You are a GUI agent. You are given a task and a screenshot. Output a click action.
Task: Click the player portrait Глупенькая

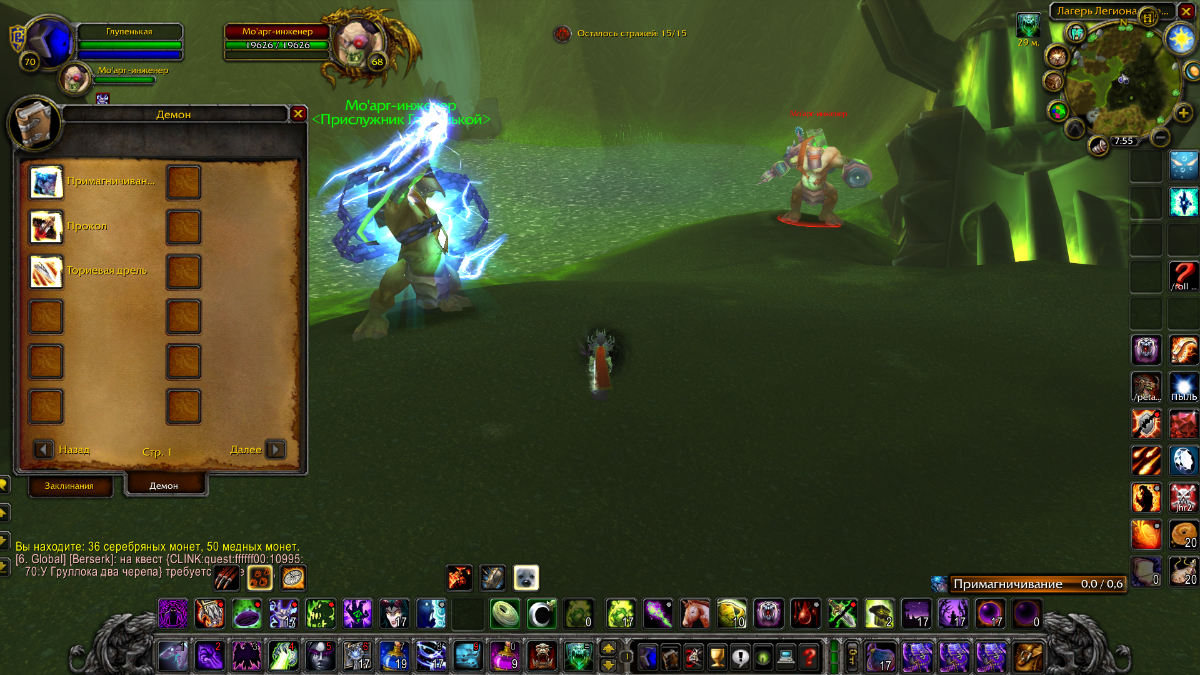click(x=48, y=40)
